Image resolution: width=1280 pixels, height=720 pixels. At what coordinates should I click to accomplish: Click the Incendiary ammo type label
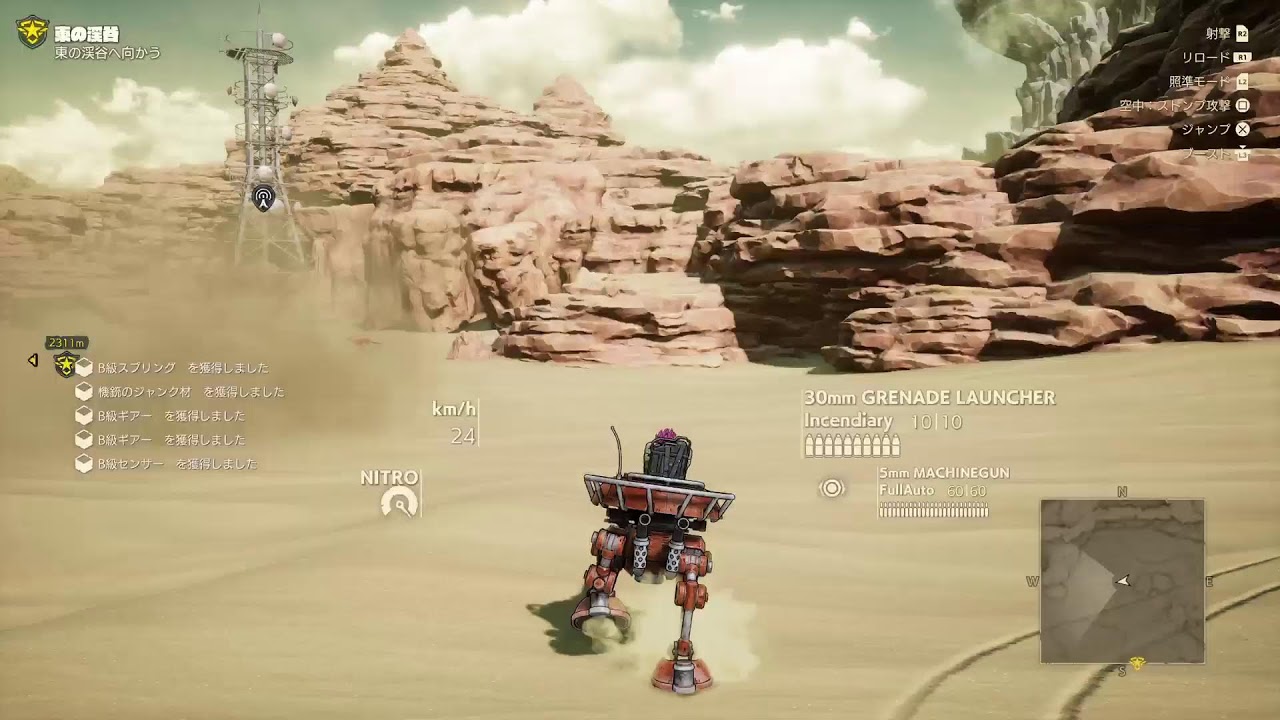pyautogui.click(x=848, y=422)
